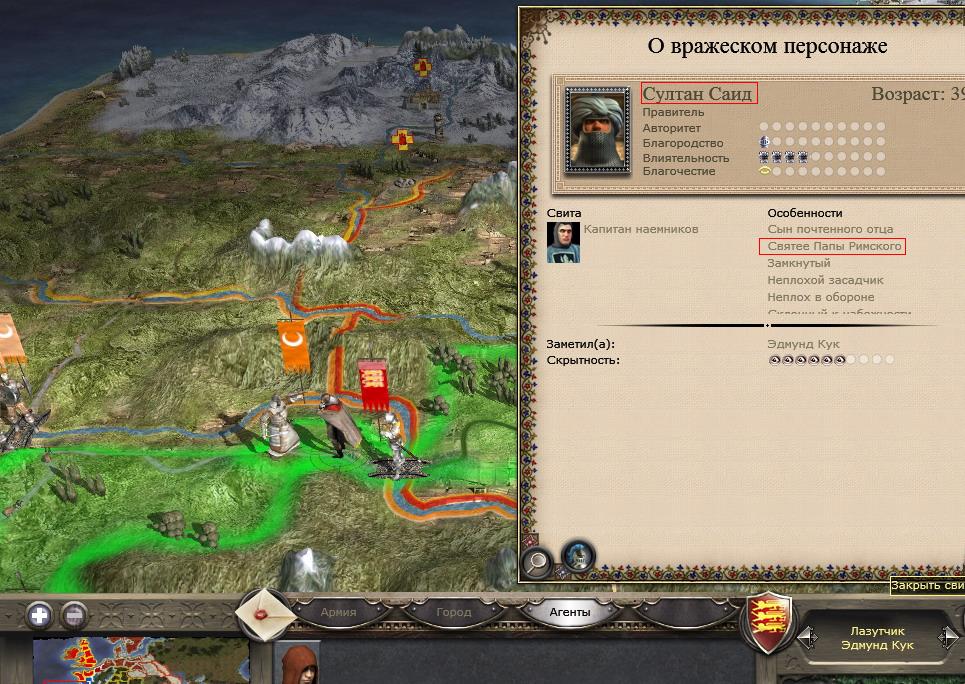Click the magnifying glass locate button
This screenshot has width=965, height=684.
[537, 561]
